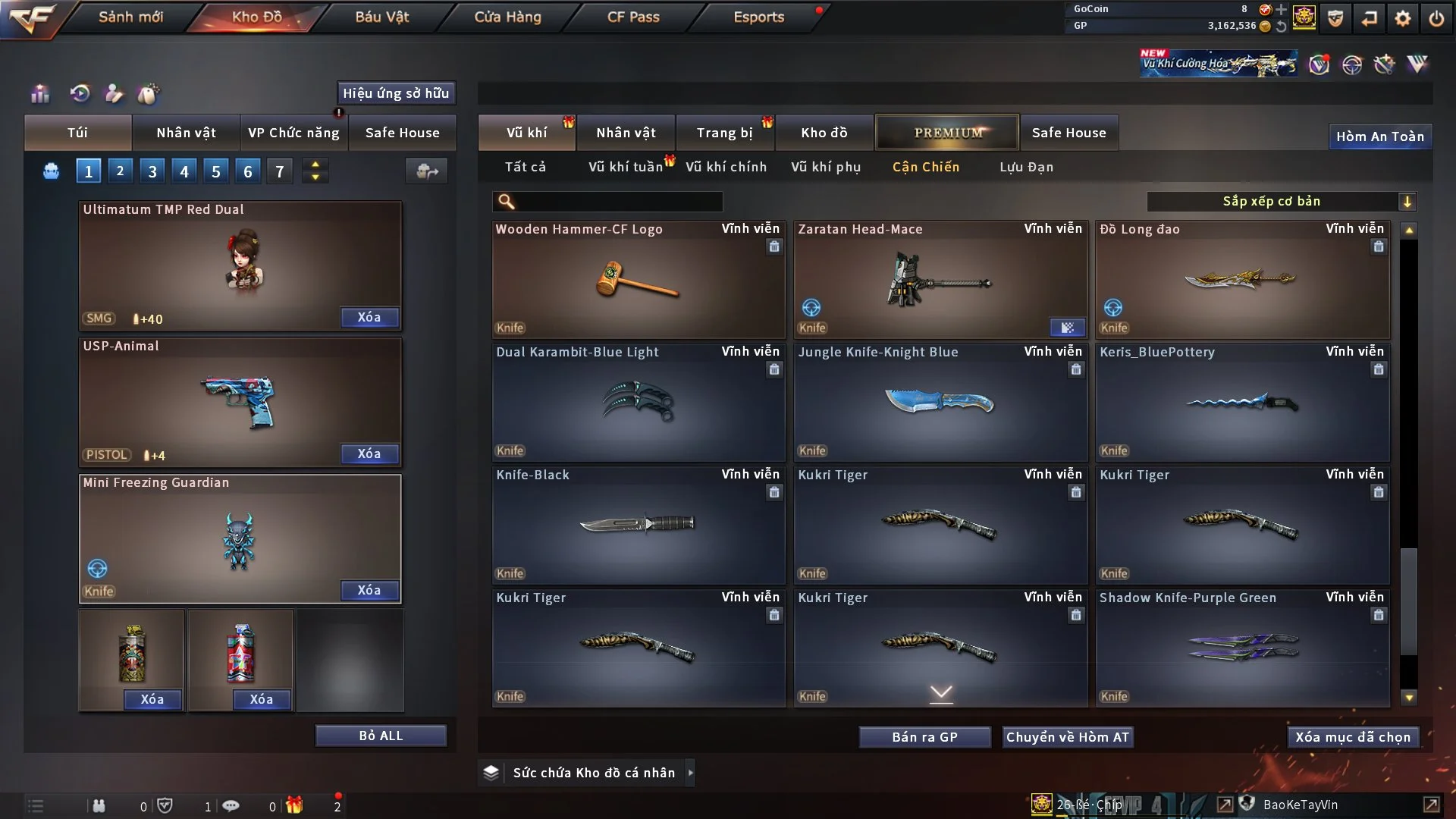1456x819 pixels.
Task: Click Chuyển về Hòm AT button
Action: pyautogui.click(x=1068, y=737)
